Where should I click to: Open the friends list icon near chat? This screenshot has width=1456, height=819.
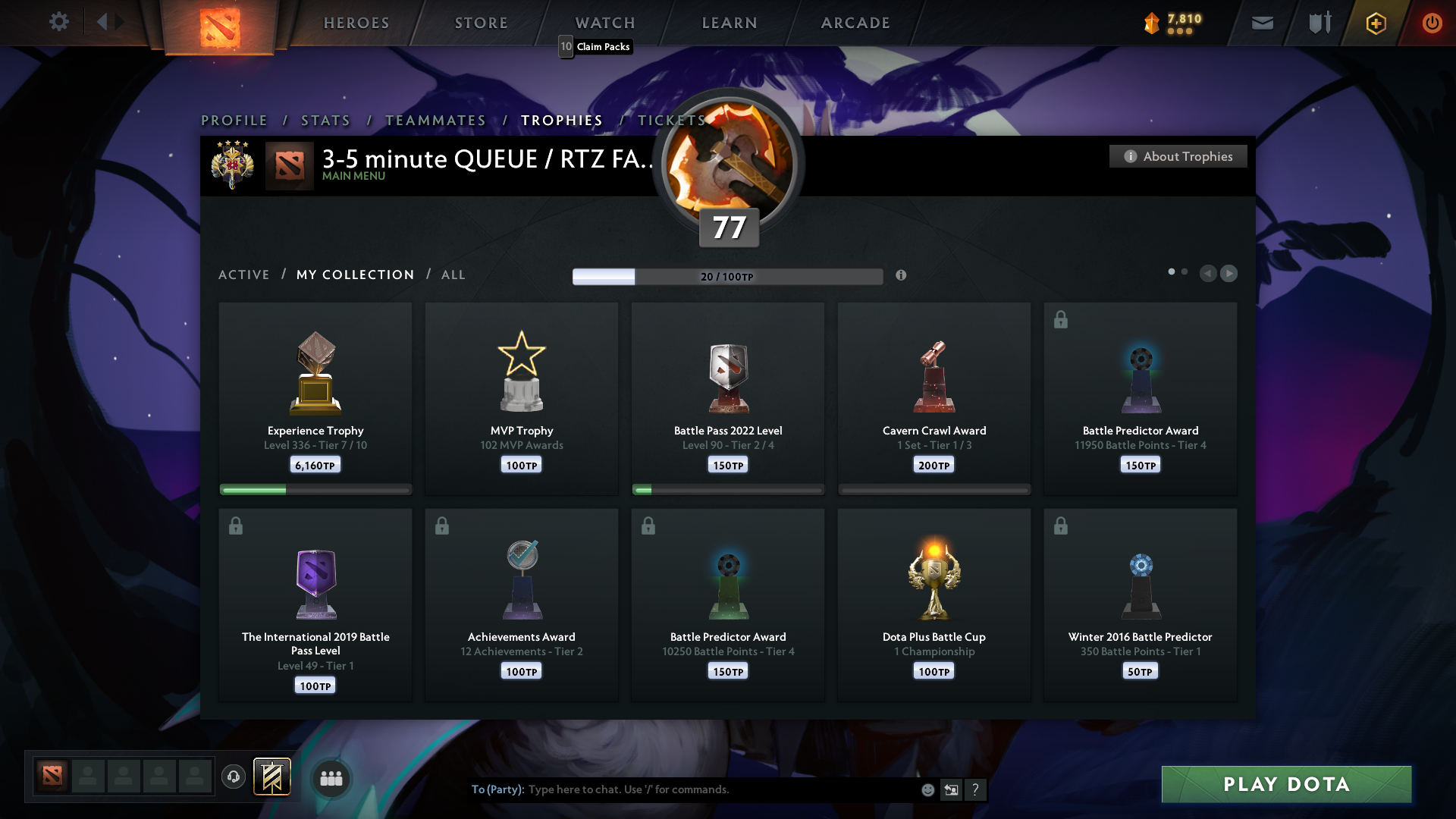[331, 777]
